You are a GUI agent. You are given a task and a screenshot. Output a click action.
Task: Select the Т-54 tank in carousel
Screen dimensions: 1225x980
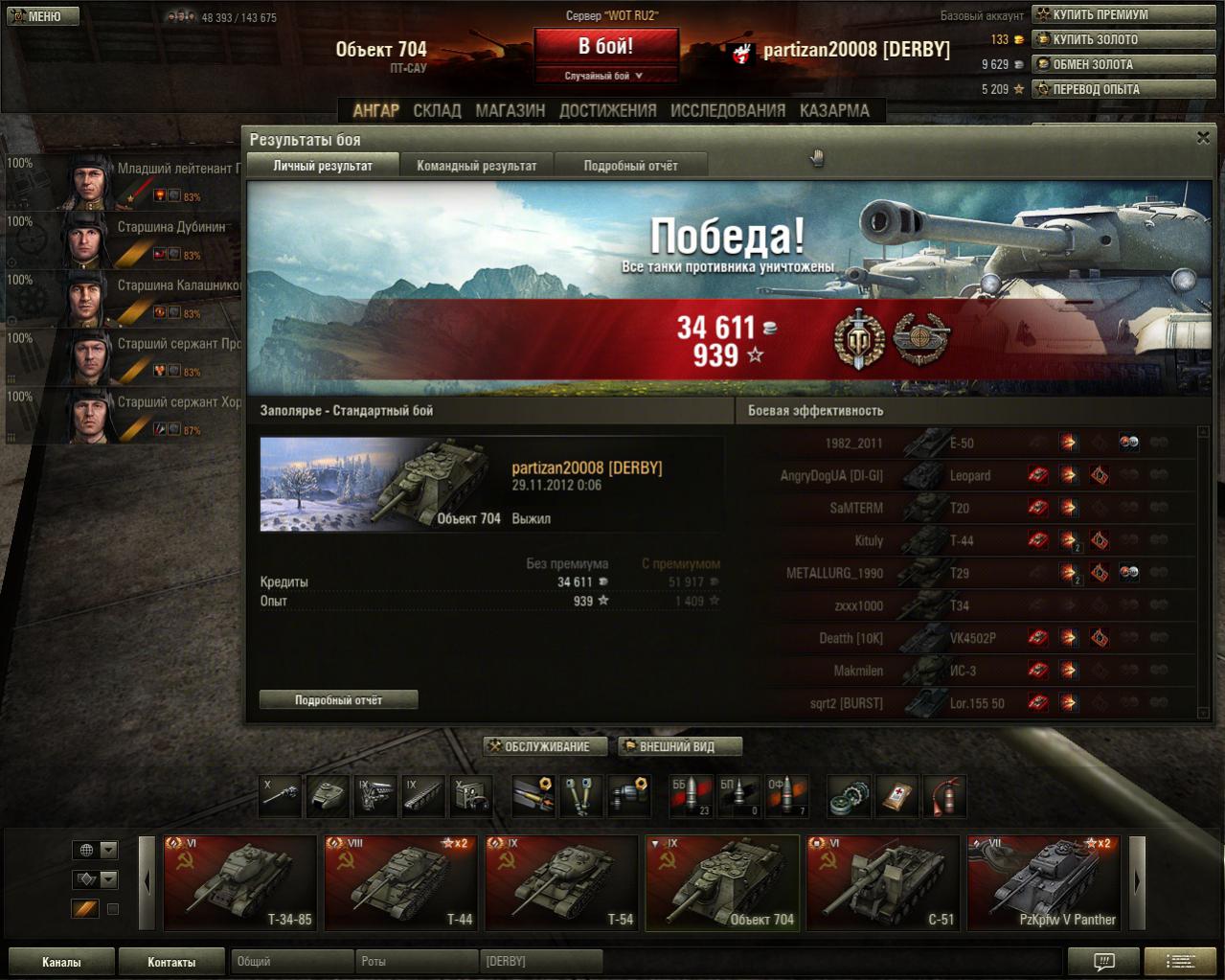coord(561,882)
